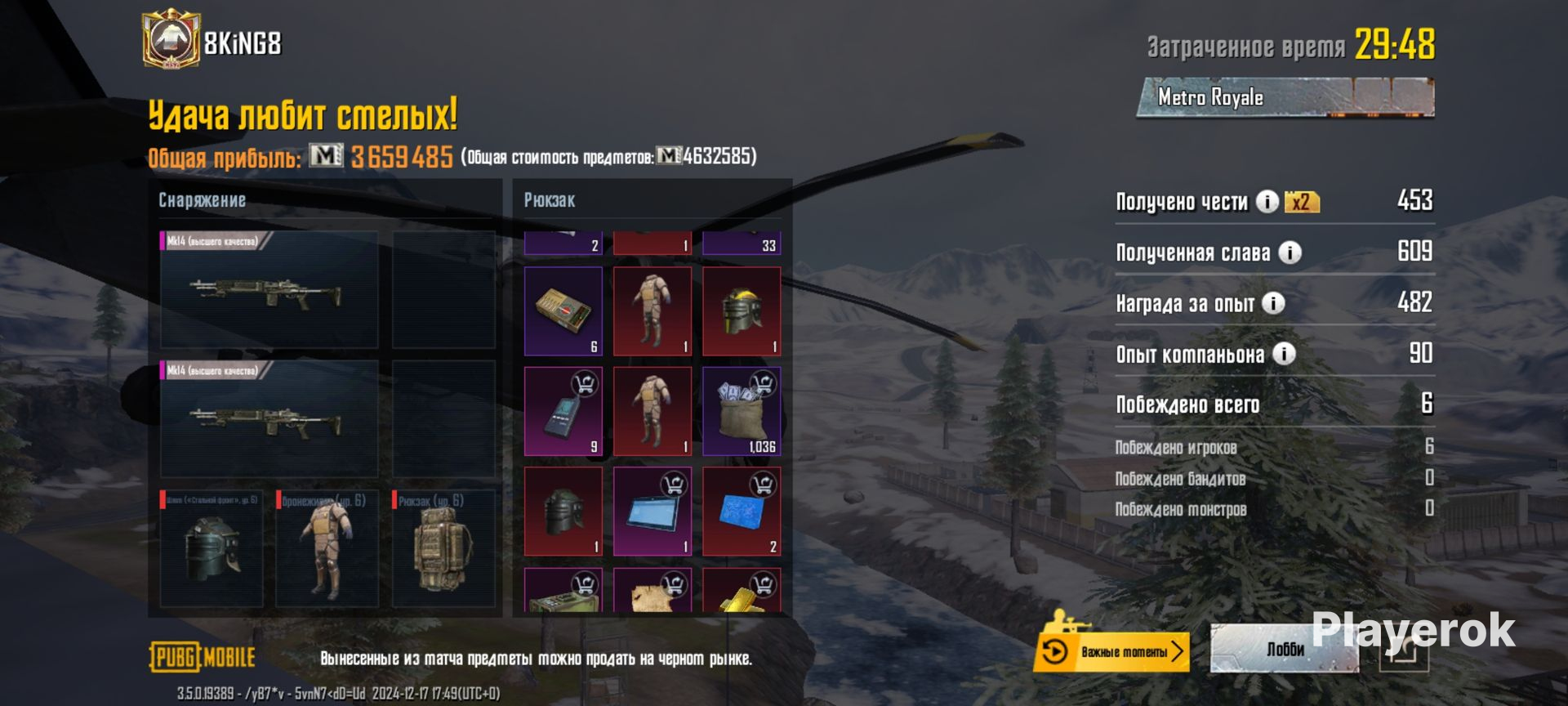The height and width of the screenshot is (706, 1568).
Task: Select the blue cloth item stack
Action: [742, 512]
